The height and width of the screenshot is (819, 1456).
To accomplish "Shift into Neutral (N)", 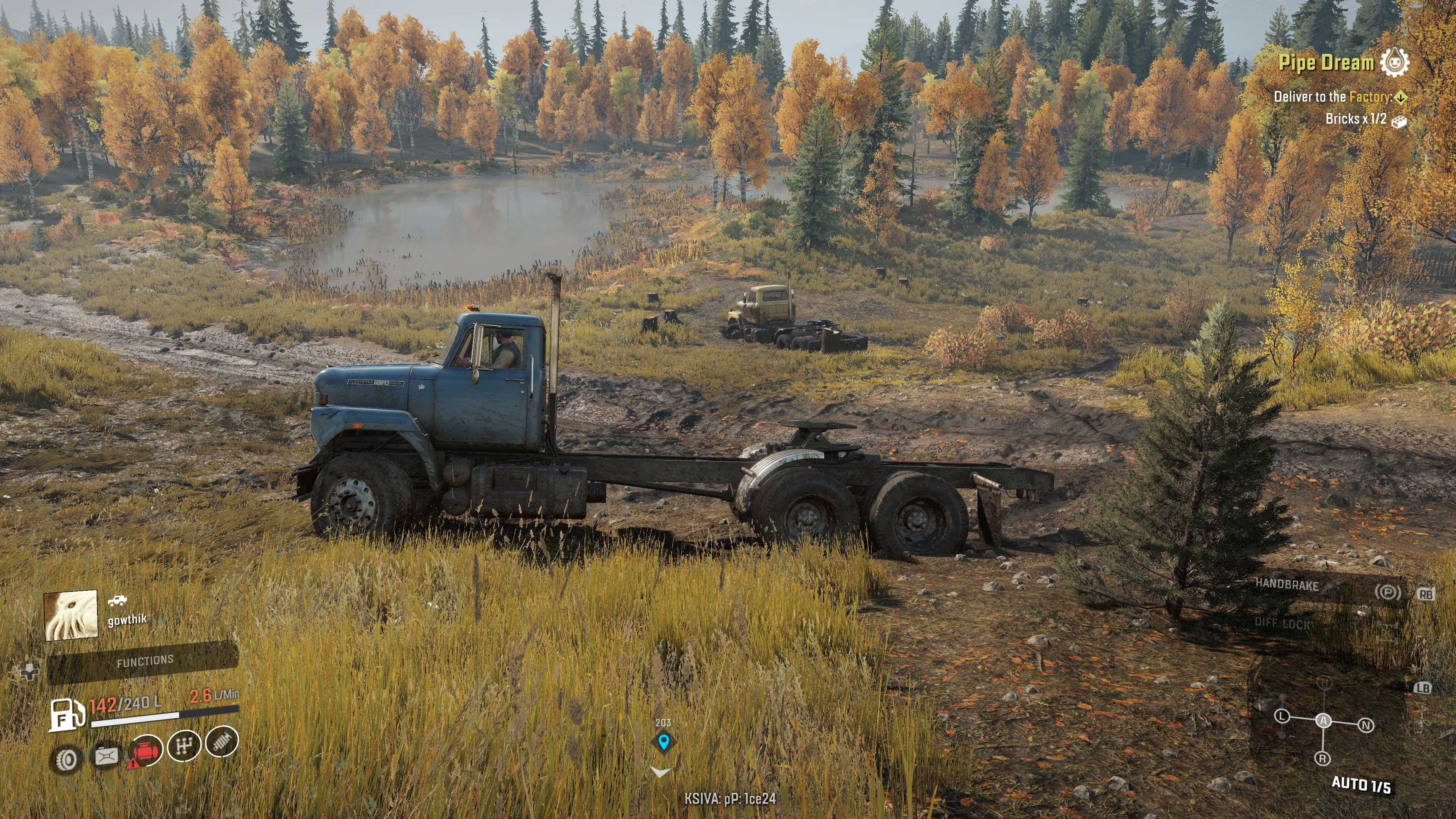I will pos(1366,725).
